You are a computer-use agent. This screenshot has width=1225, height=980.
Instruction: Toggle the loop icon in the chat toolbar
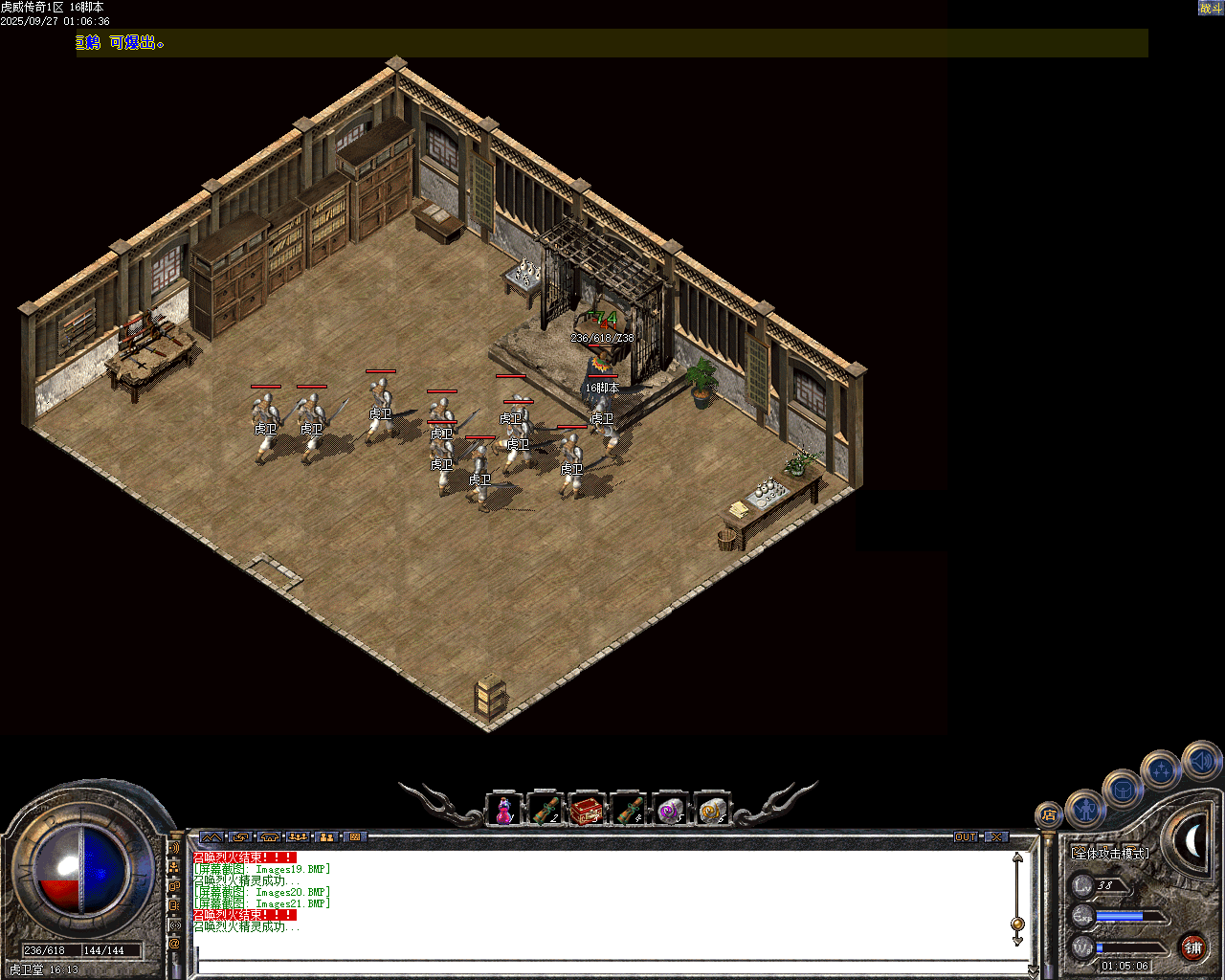[x=239, y=836]
